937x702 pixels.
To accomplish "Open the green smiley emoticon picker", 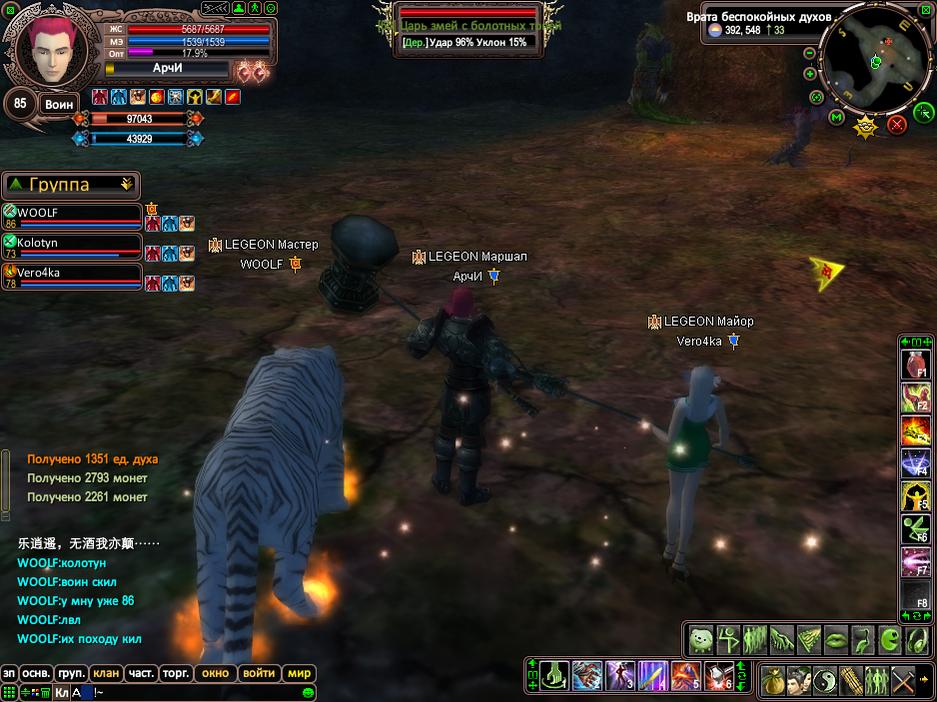I will [x=308, y=692].
